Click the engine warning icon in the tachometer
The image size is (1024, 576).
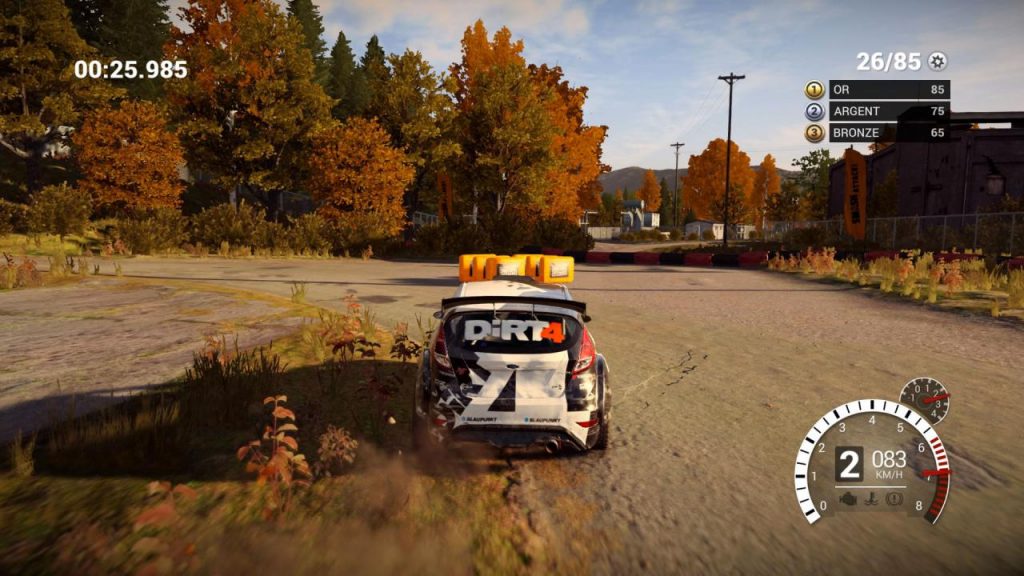(847, 497)
